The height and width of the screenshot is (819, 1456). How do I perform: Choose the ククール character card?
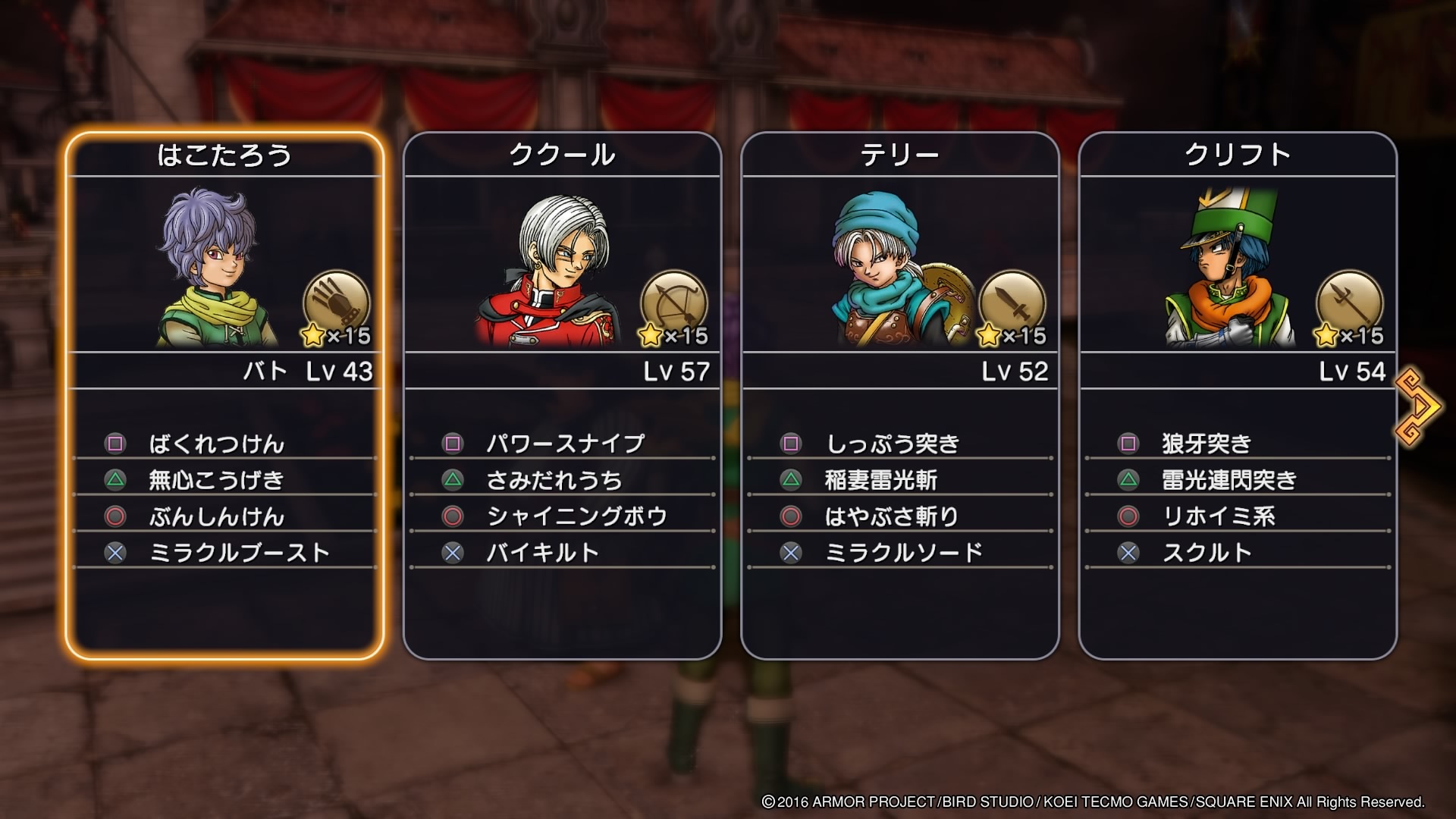point(562,394)
